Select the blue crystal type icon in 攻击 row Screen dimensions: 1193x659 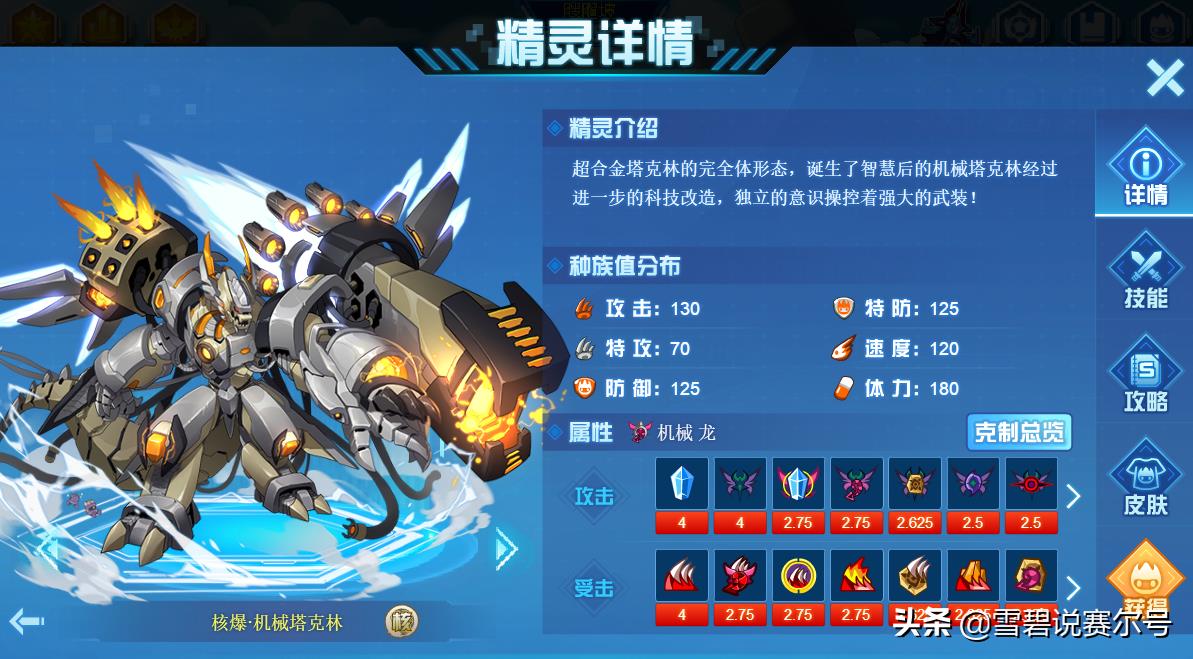pyautogui.click(x=682, y=485)
